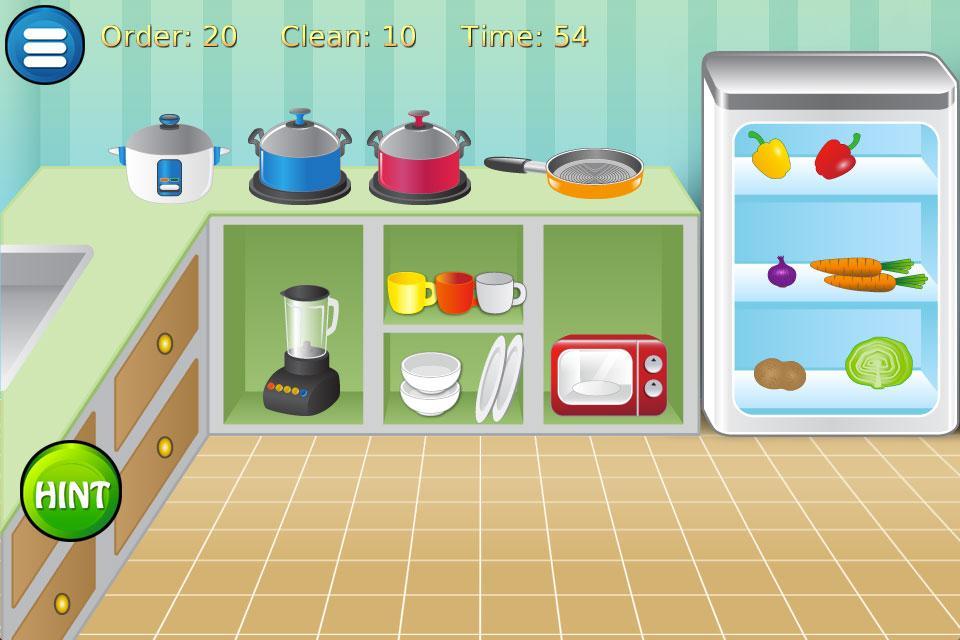Pick the orange frying pan

592,172
